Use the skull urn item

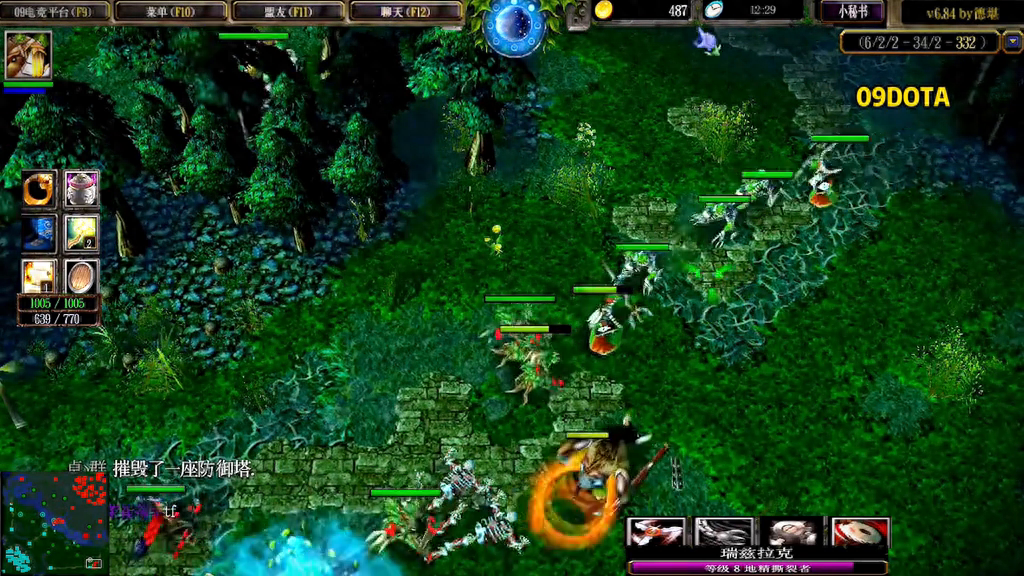point(82,188)
